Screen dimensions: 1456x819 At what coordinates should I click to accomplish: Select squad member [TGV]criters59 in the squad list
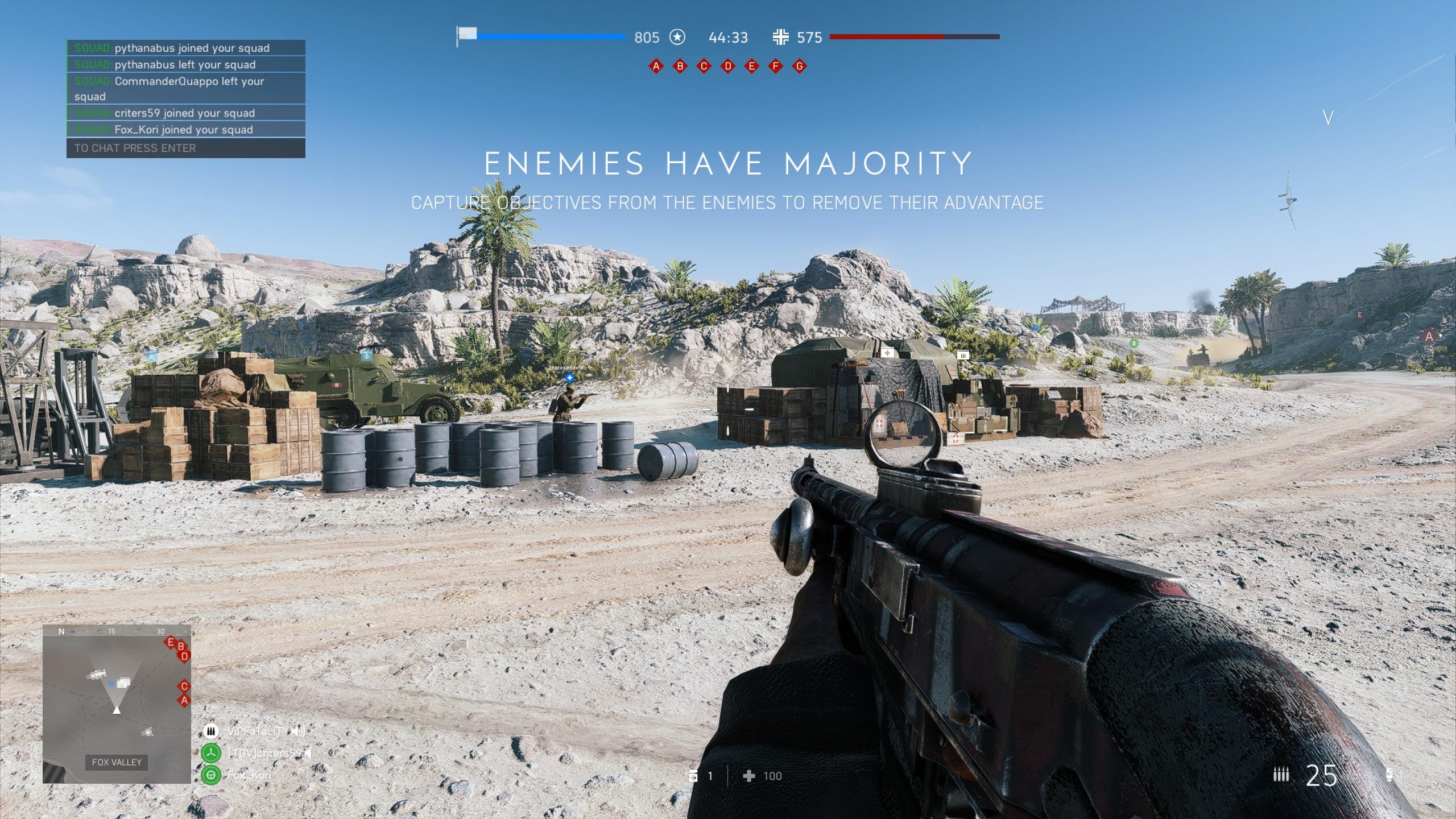pos(264,753)
